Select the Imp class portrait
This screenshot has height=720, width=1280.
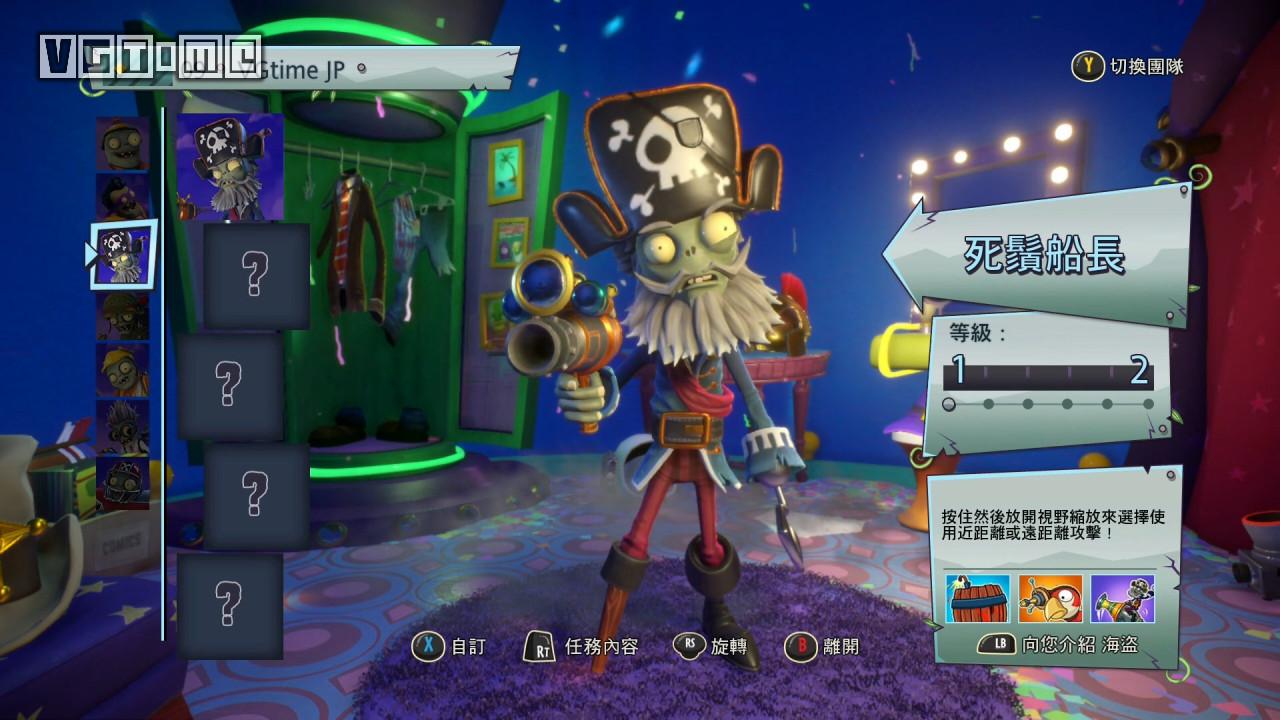pyautogui.click(x=122, y=143)
